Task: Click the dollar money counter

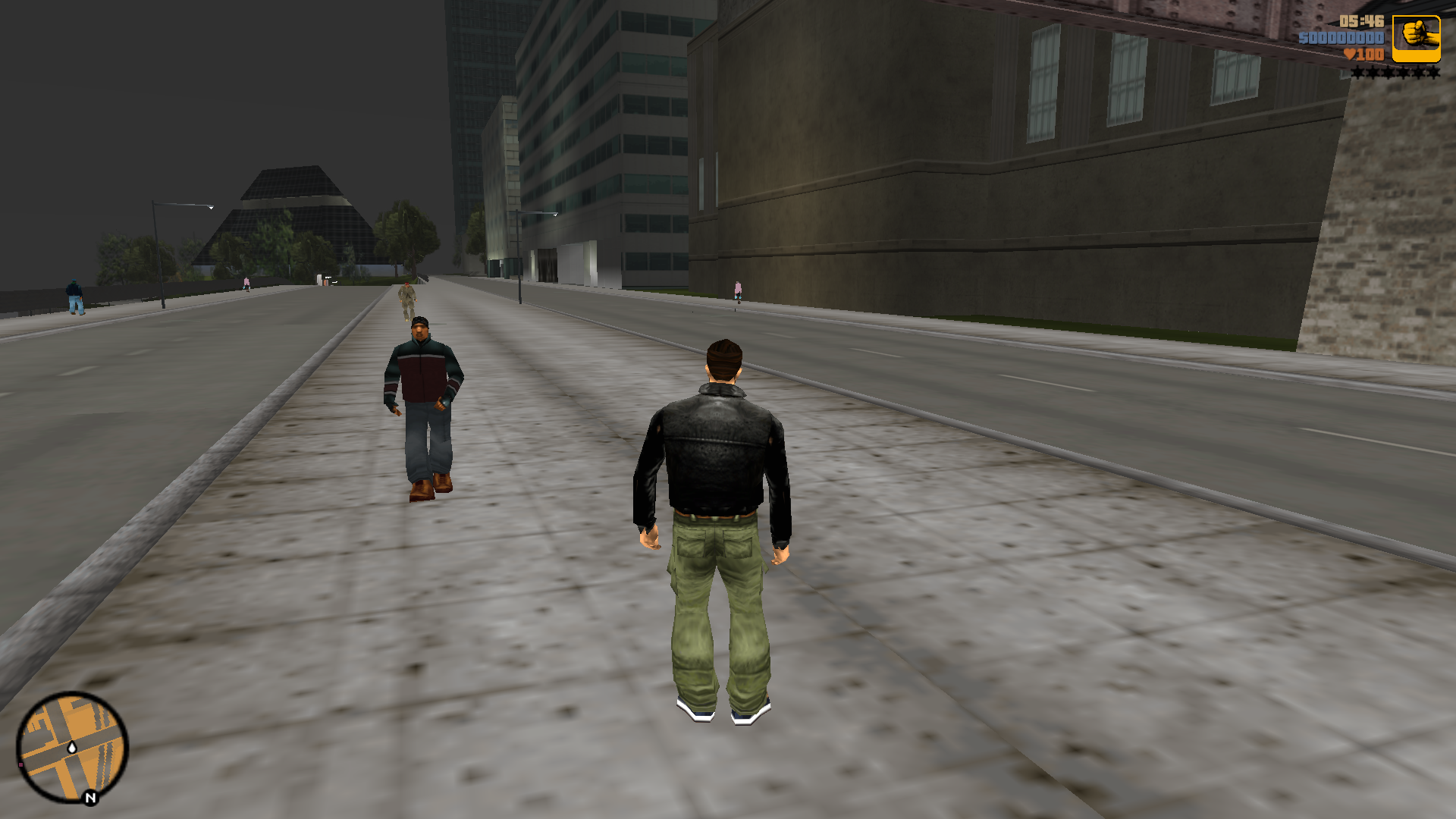Action: 1341,38
